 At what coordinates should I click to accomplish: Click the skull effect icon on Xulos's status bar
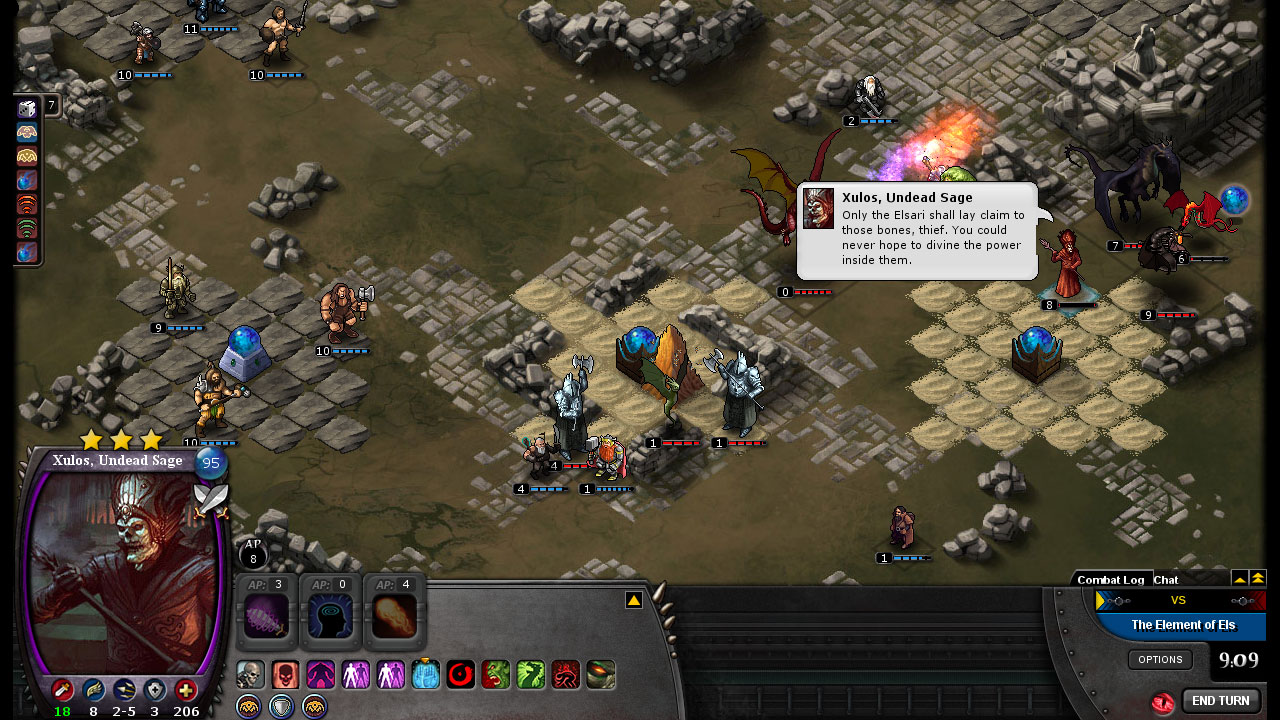coord(253,673)
